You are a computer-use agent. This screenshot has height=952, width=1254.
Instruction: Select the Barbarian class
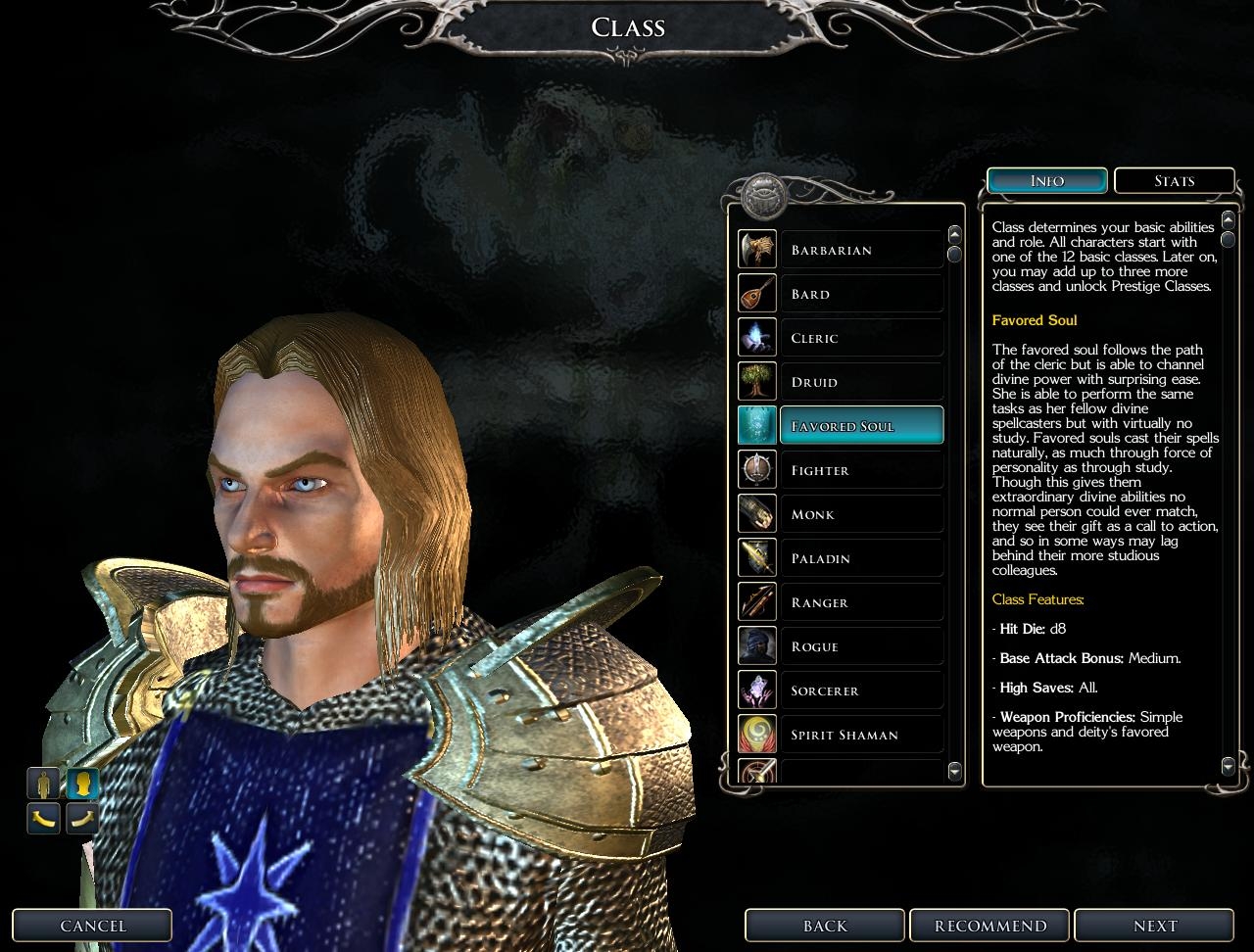[x=861, y=250]
